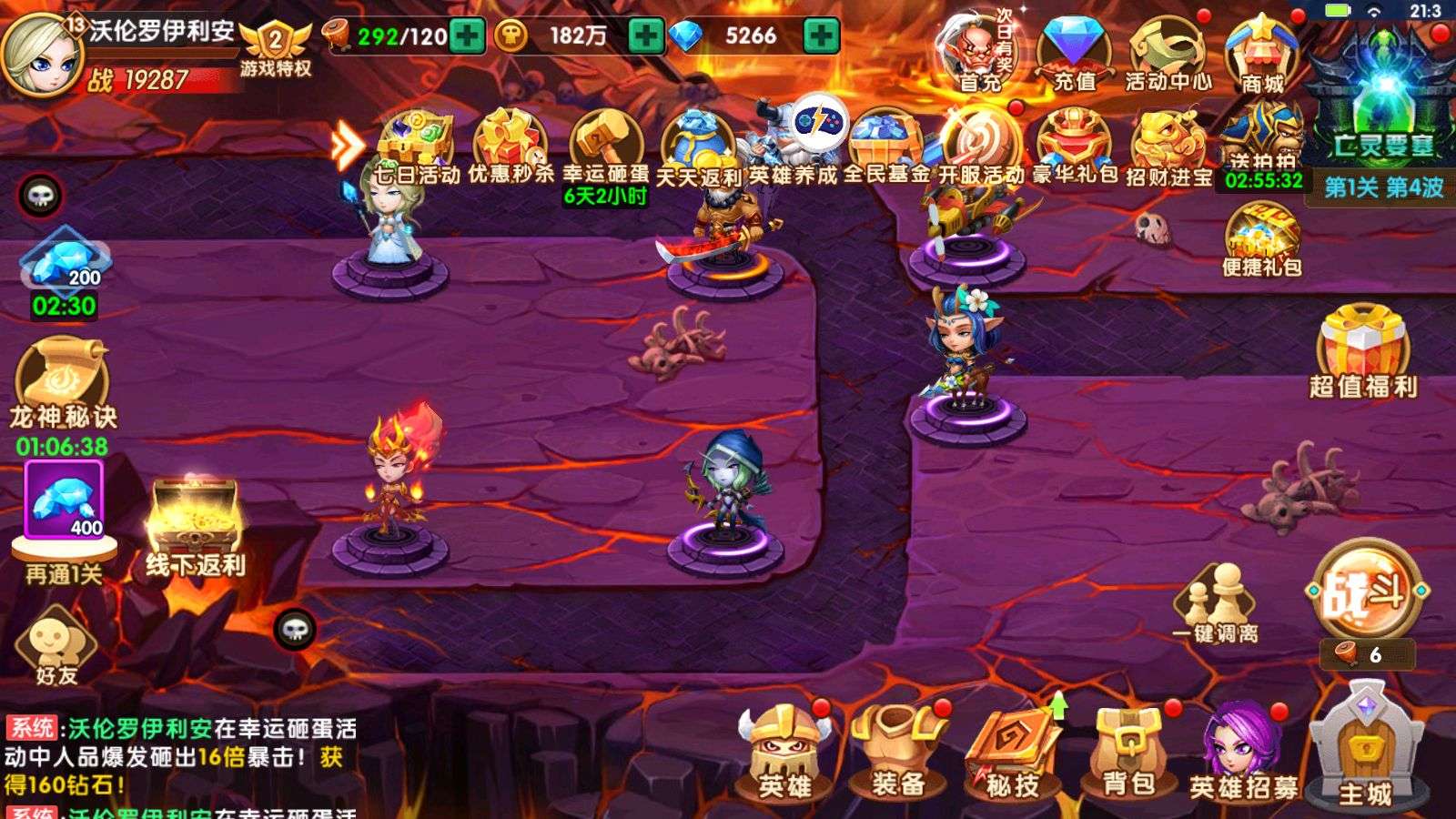Open the 好友 friends list
The image size is (1456, 819).
coord(56,648)
